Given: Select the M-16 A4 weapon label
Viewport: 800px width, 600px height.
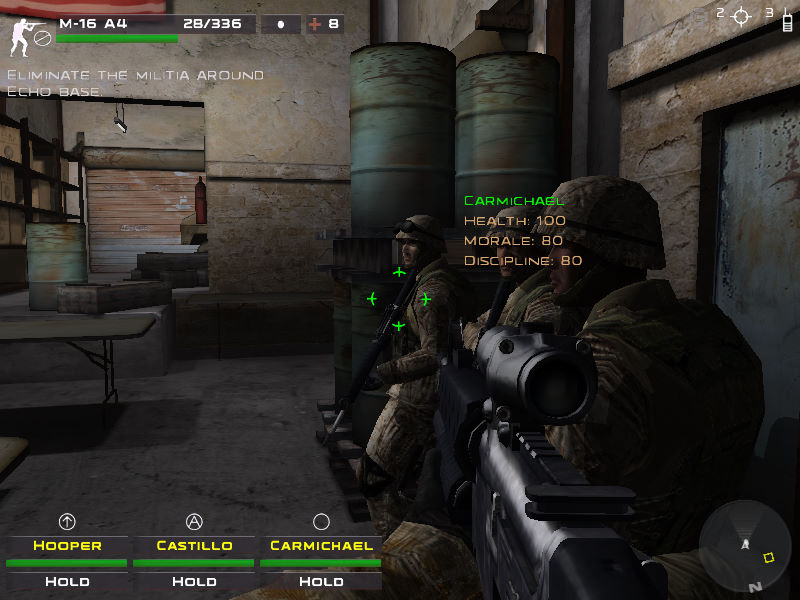Looking at the screenshot, I should 87,23.
